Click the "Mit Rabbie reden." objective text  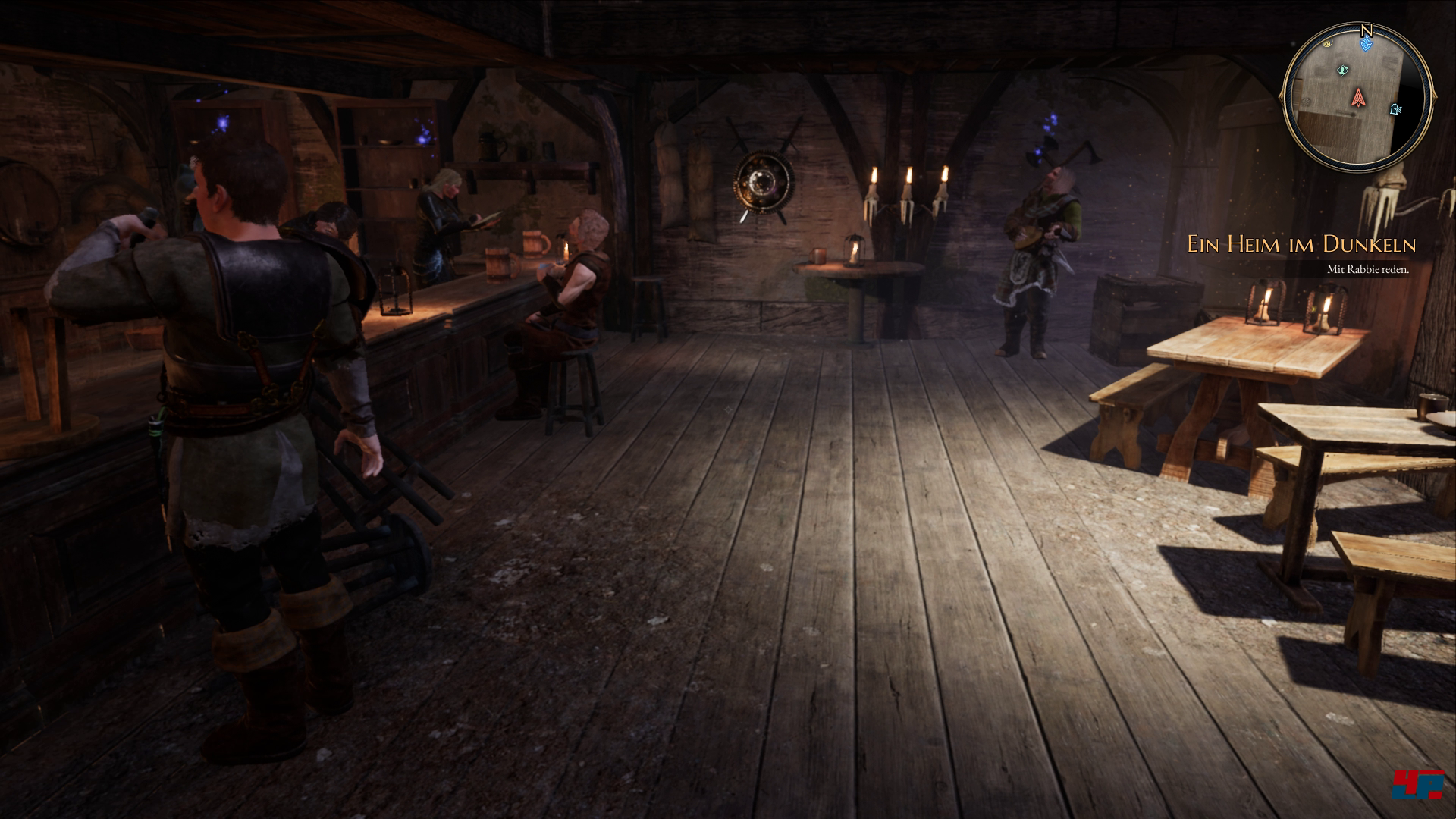click(1367, 269)
